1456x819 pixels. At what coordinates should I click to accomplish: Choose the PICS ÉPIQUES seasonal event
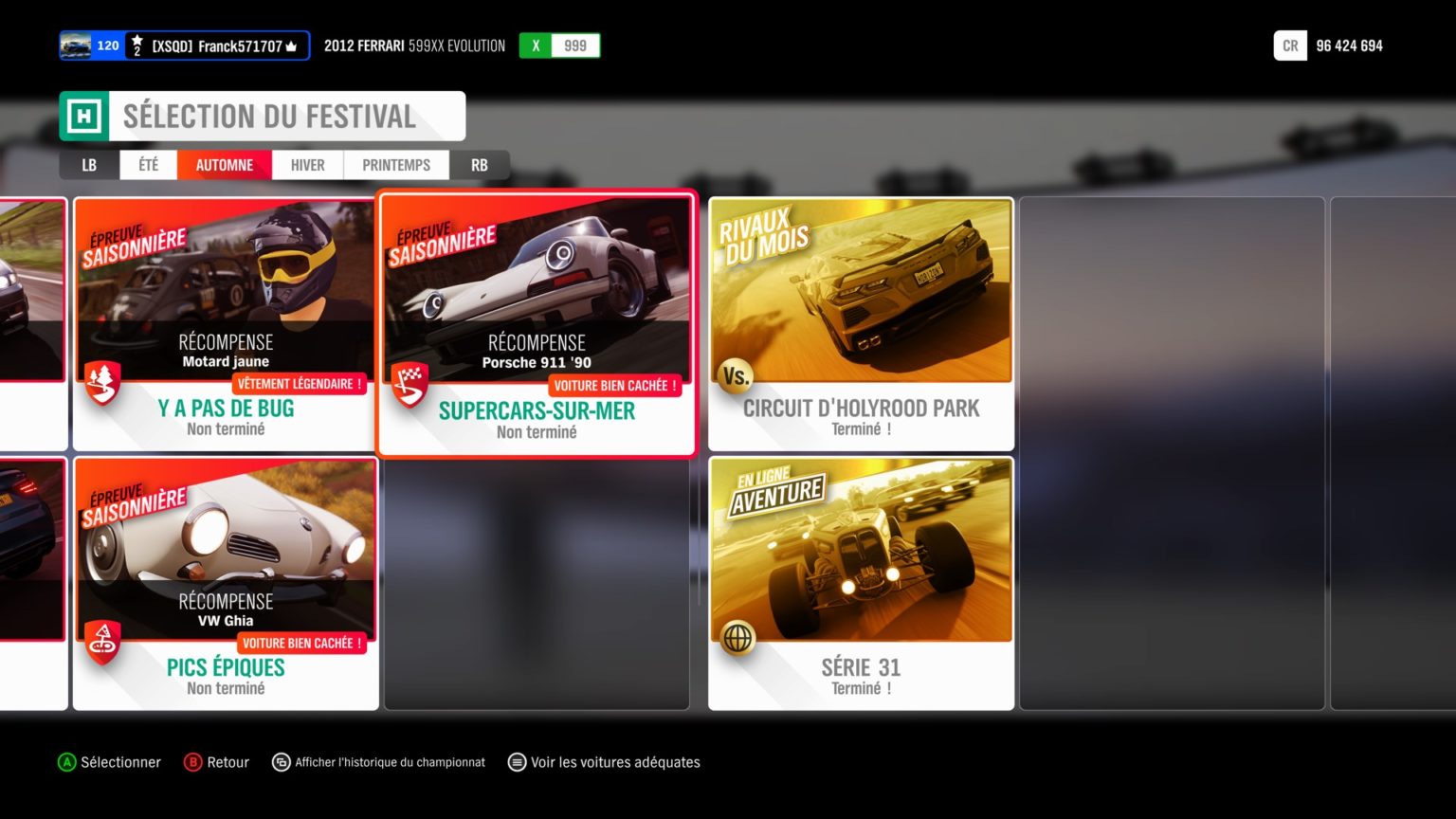[226, 583]
